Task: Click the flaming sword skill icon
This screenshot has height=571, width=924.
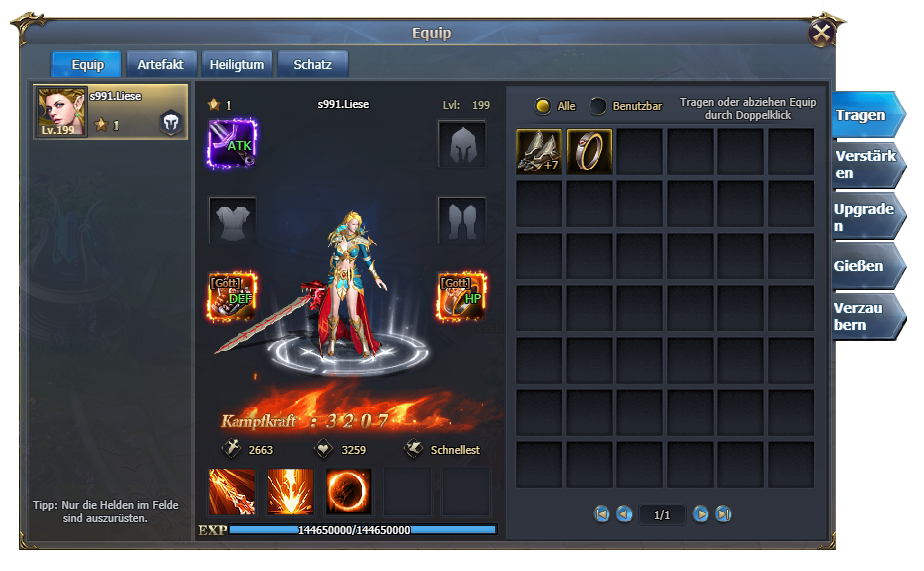Action: [x=232, y=491]
